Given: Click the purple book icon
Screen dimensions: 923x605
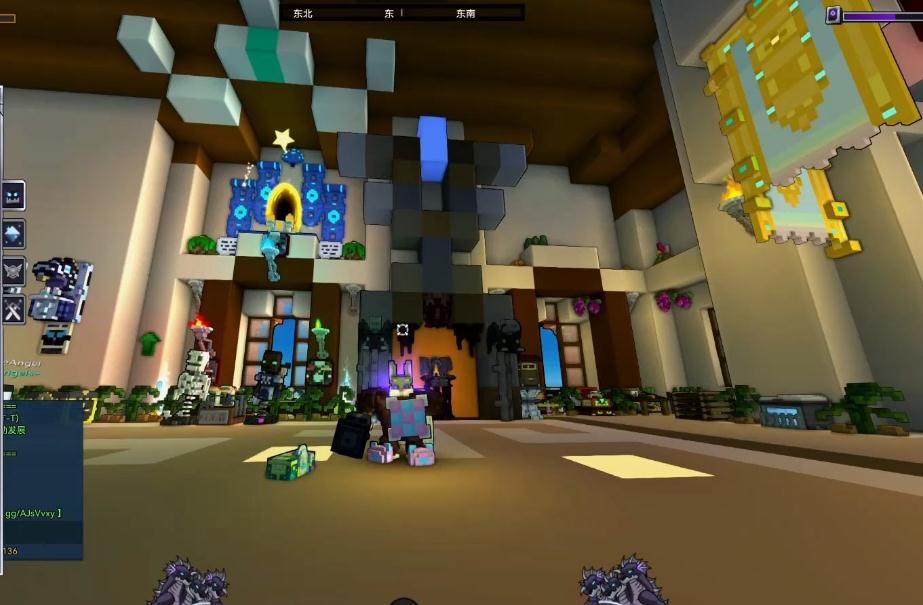Looking at the screenshot, I should pyautogui.click(x=832, y=15).
